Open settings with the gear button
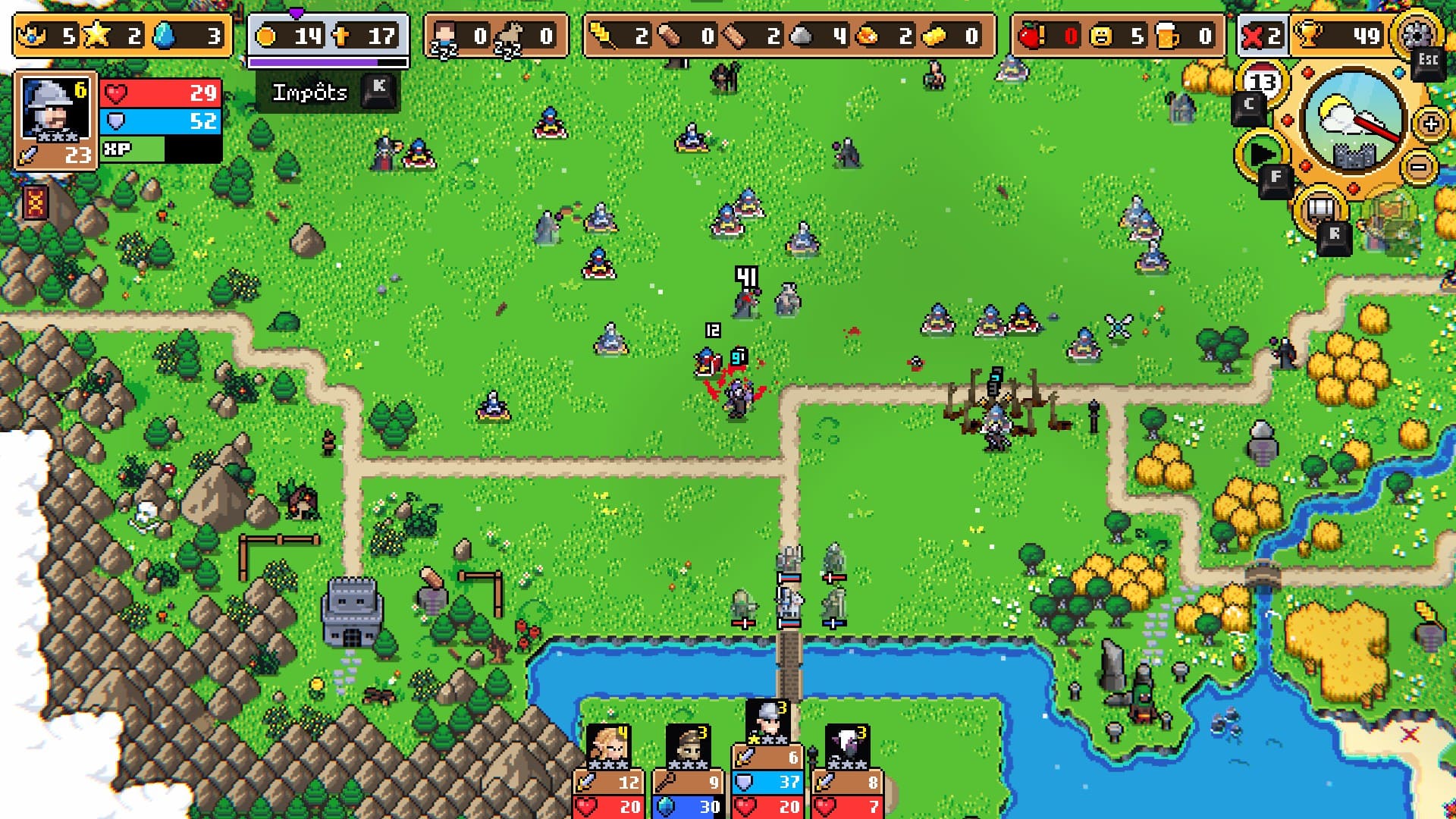The height and width of the screenshot is (819, 1456). pos(1415,33)
